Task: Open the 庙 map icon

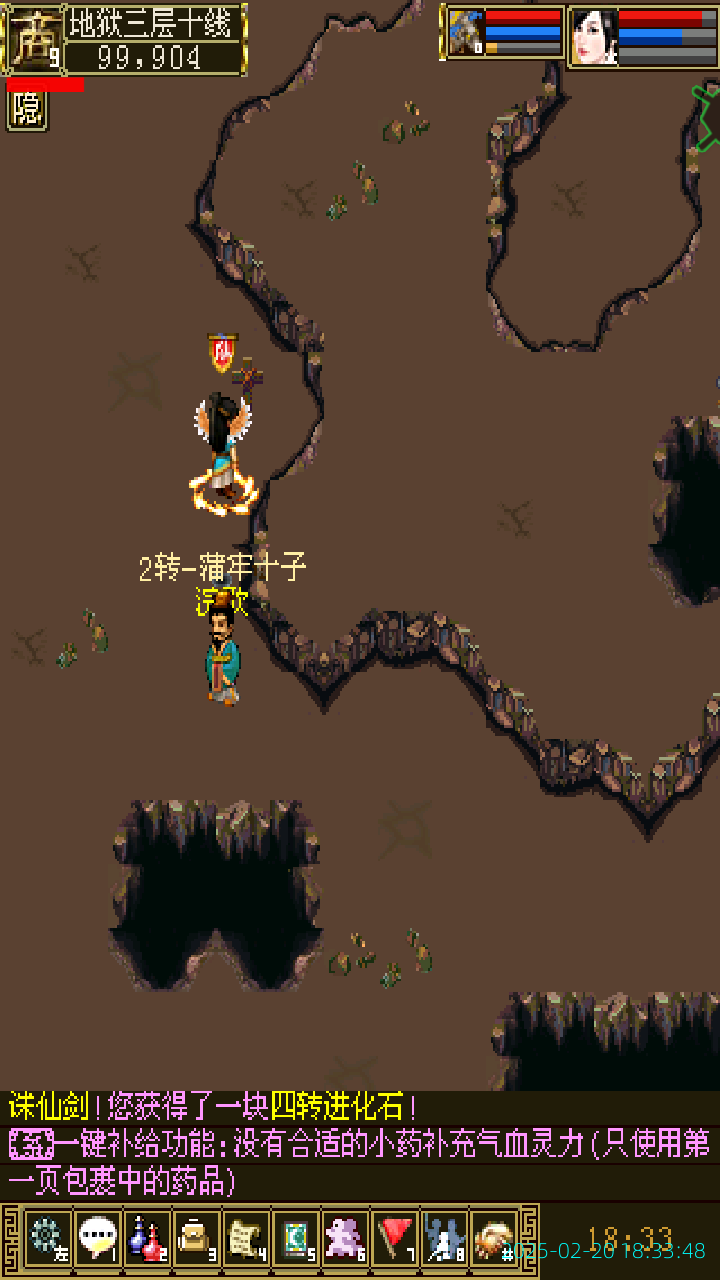Action: point(33,40)
